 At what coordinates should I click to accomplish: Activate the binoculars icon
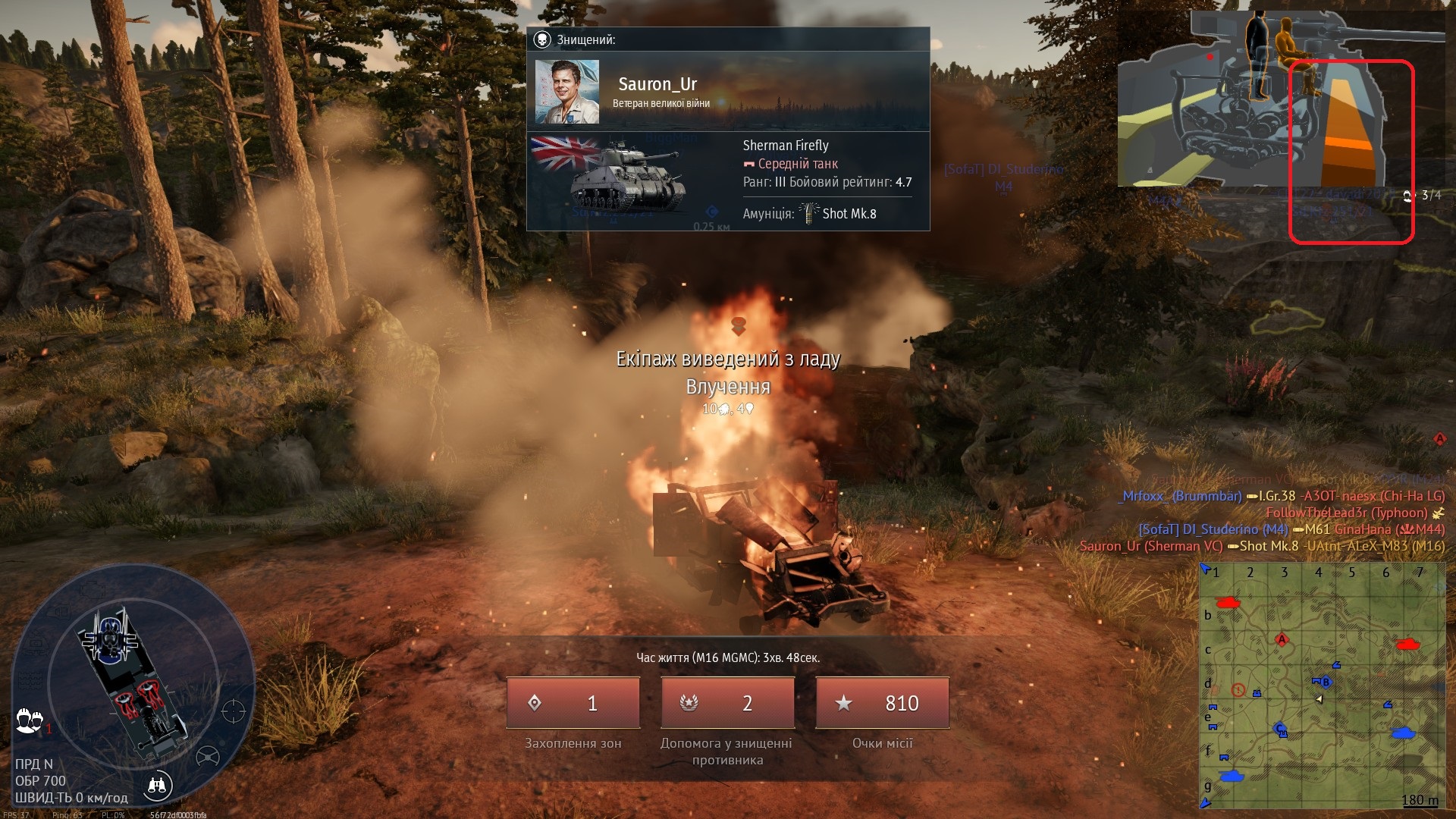pyautogui.click(x=157, y=786)
